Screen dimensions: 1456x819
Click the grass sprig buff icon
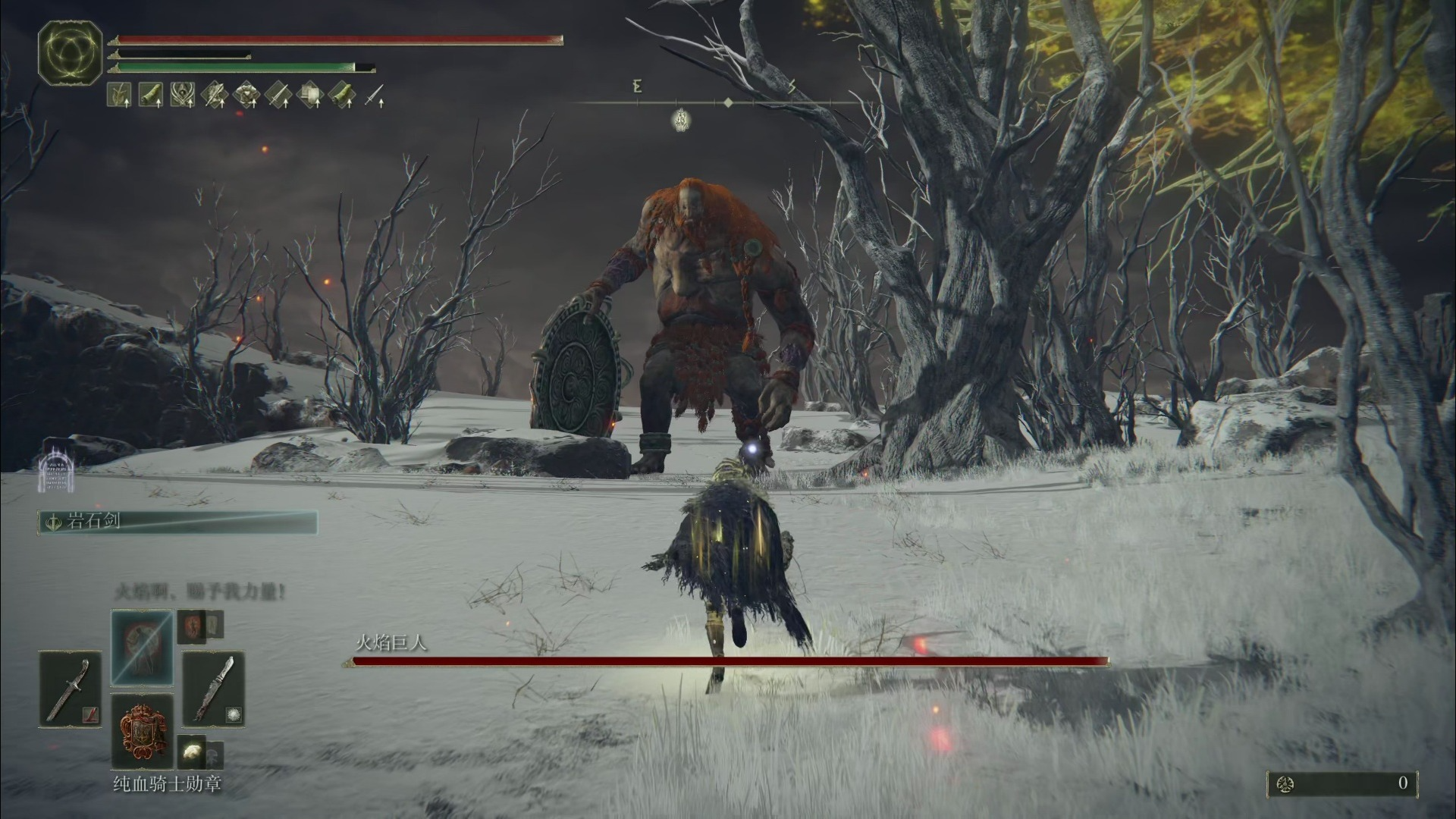[119, 95]
